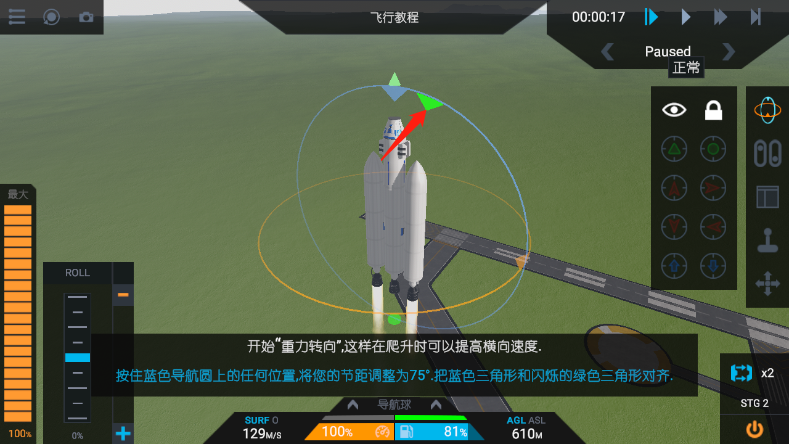The width and height of the screenshot is (789, 444).
Task: Open the orbit map view
Action: coord(767,111)
